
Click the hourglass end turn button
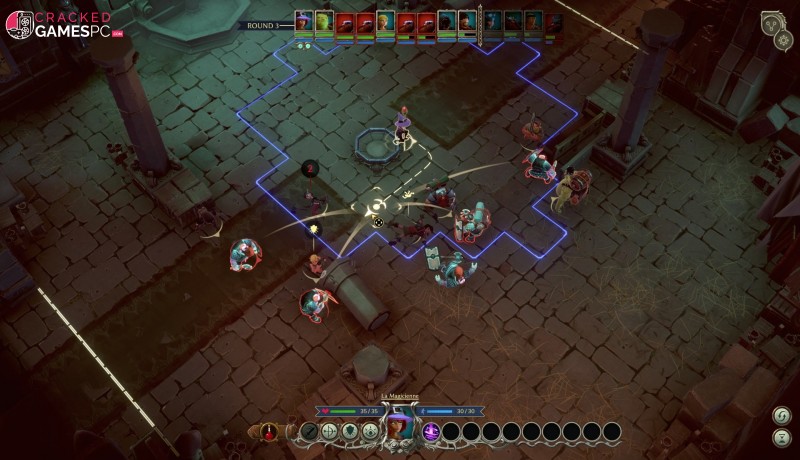[781, 437]
